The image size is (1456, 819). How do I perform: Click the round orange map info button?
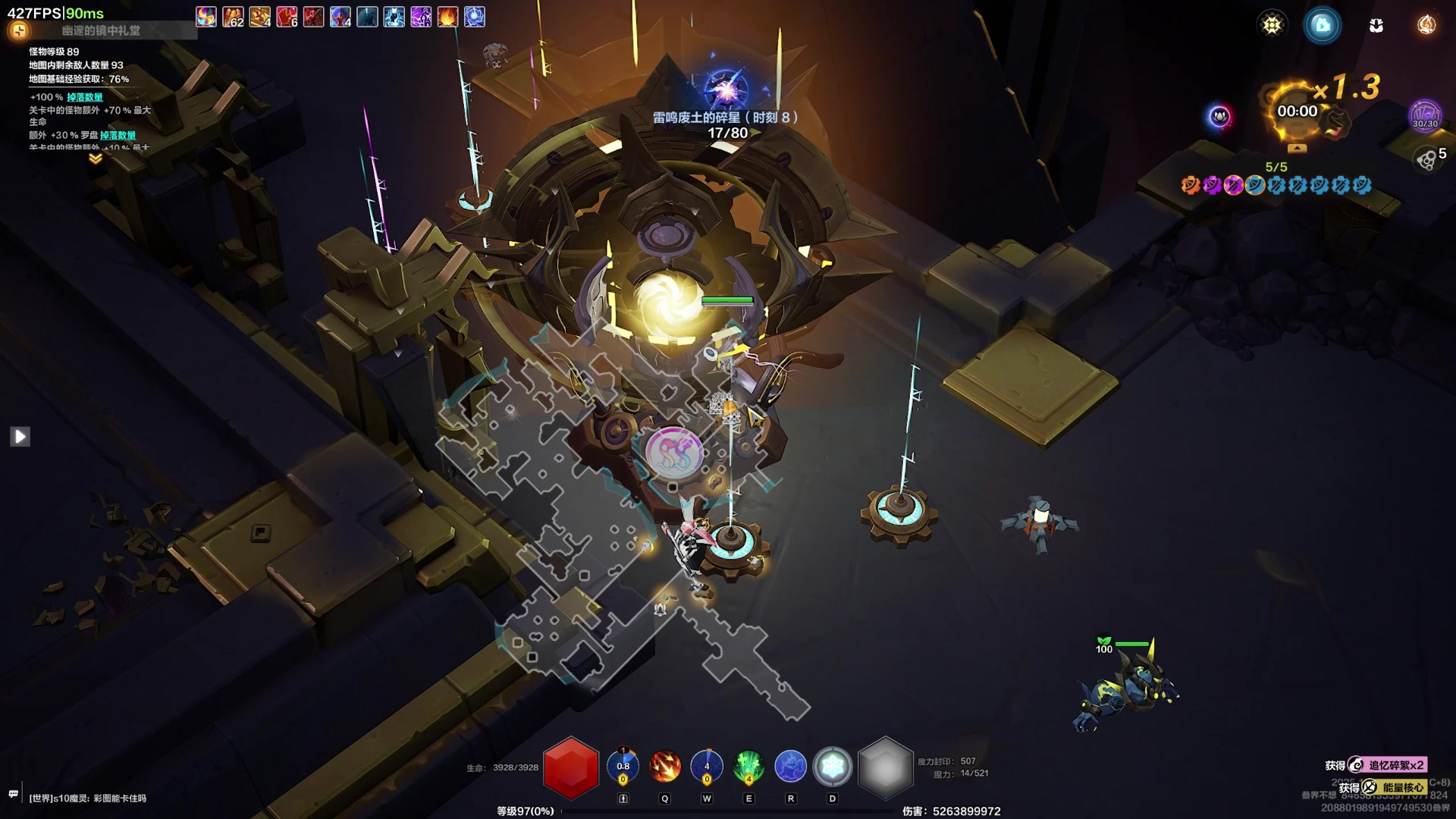(19, 30)
